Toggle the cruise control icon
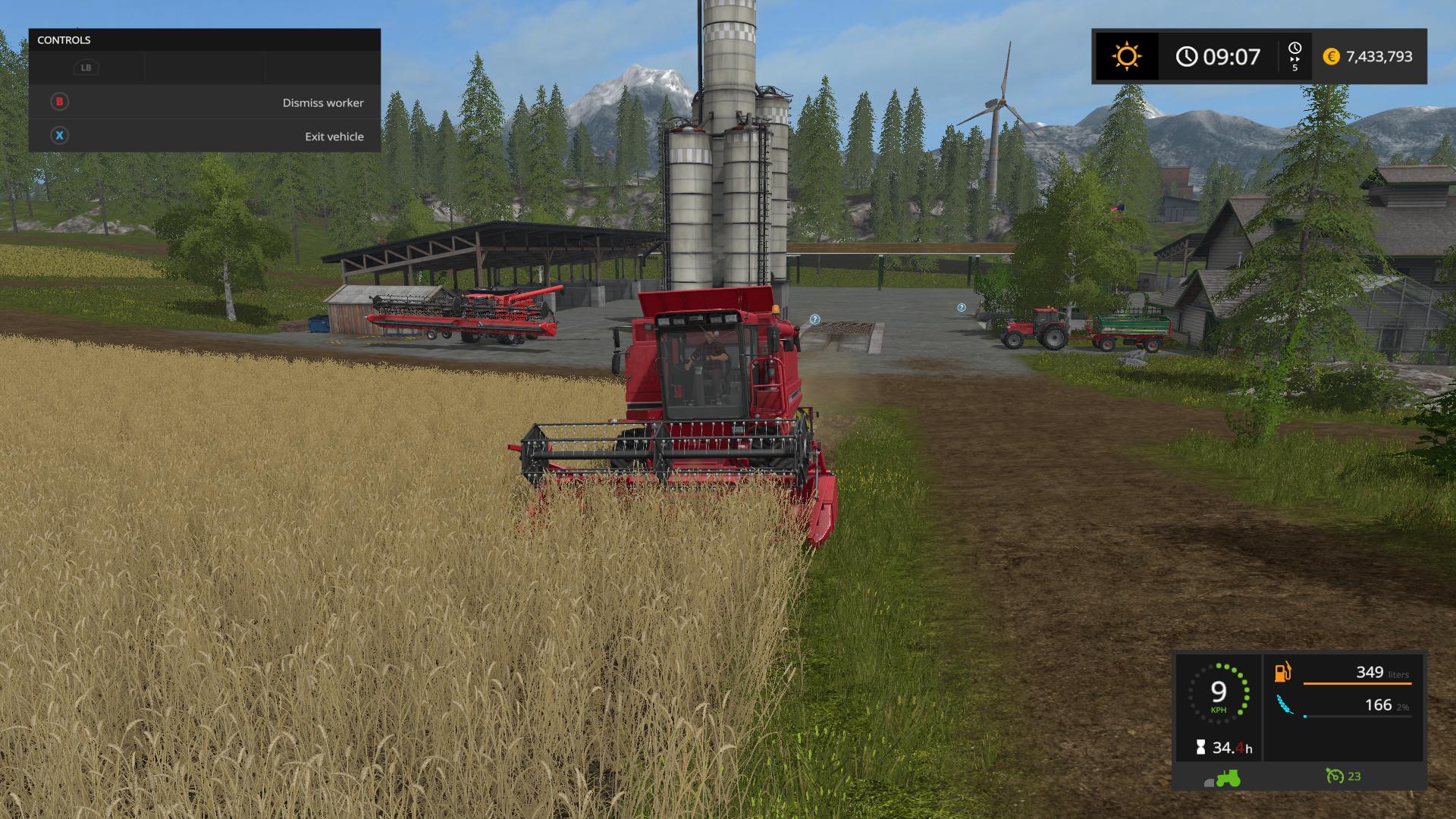This screenshot has width=1456, height=819. click(x=1335, y=776)
